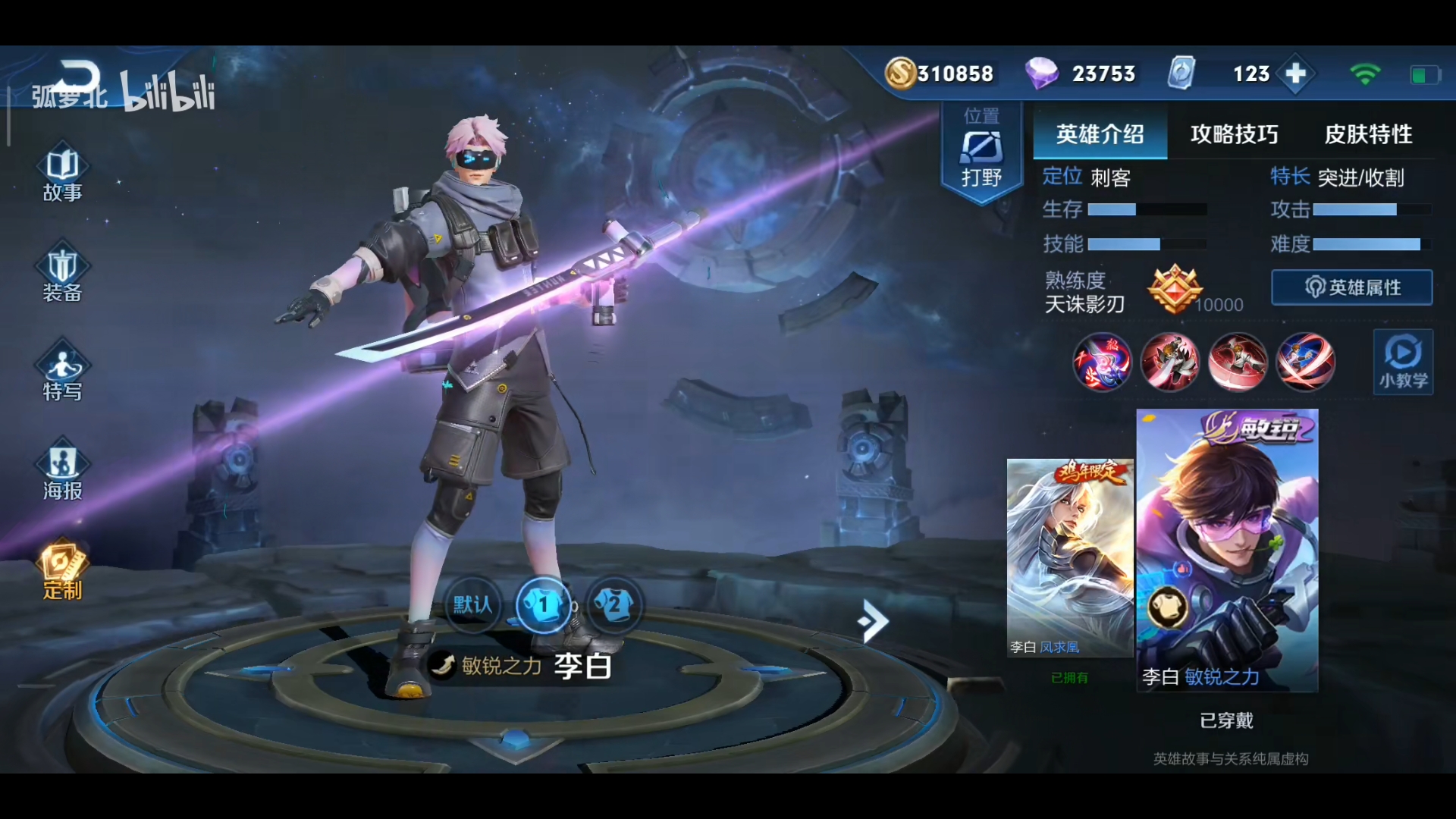
Task: Expand the skin list with right arrow
Action: click(873, 621)
